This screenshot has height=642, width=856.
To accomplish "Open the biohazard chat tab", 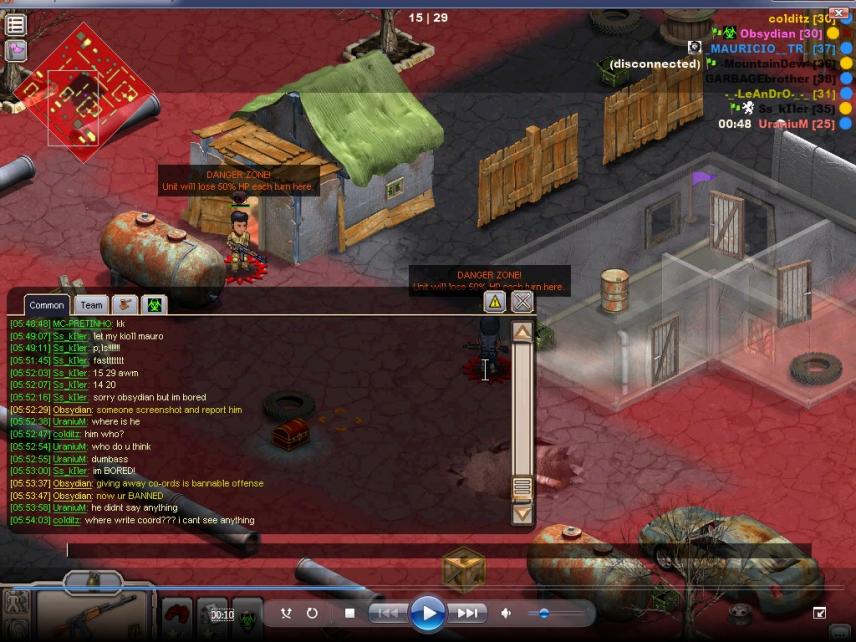I will coord(155,305).
